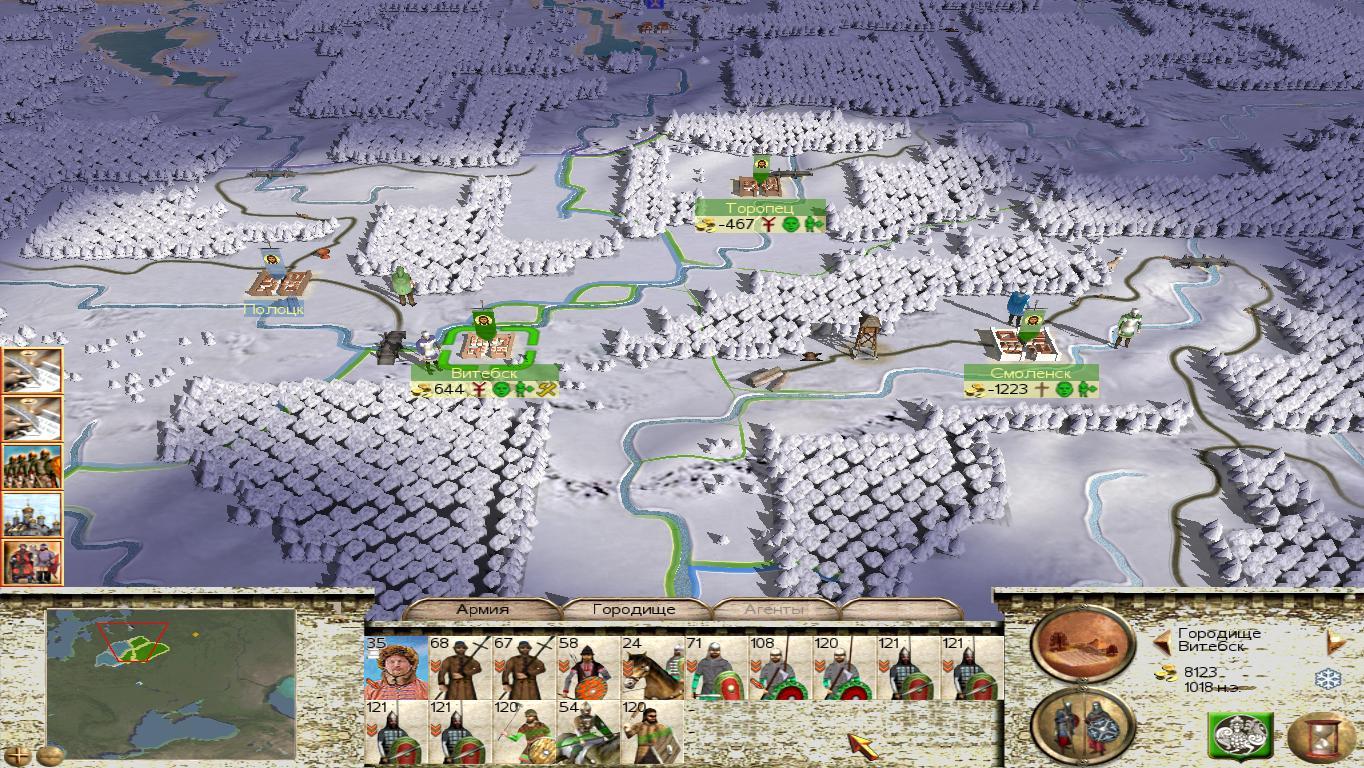Open the recruitment button showing two soldiers

coord(1083,726)
